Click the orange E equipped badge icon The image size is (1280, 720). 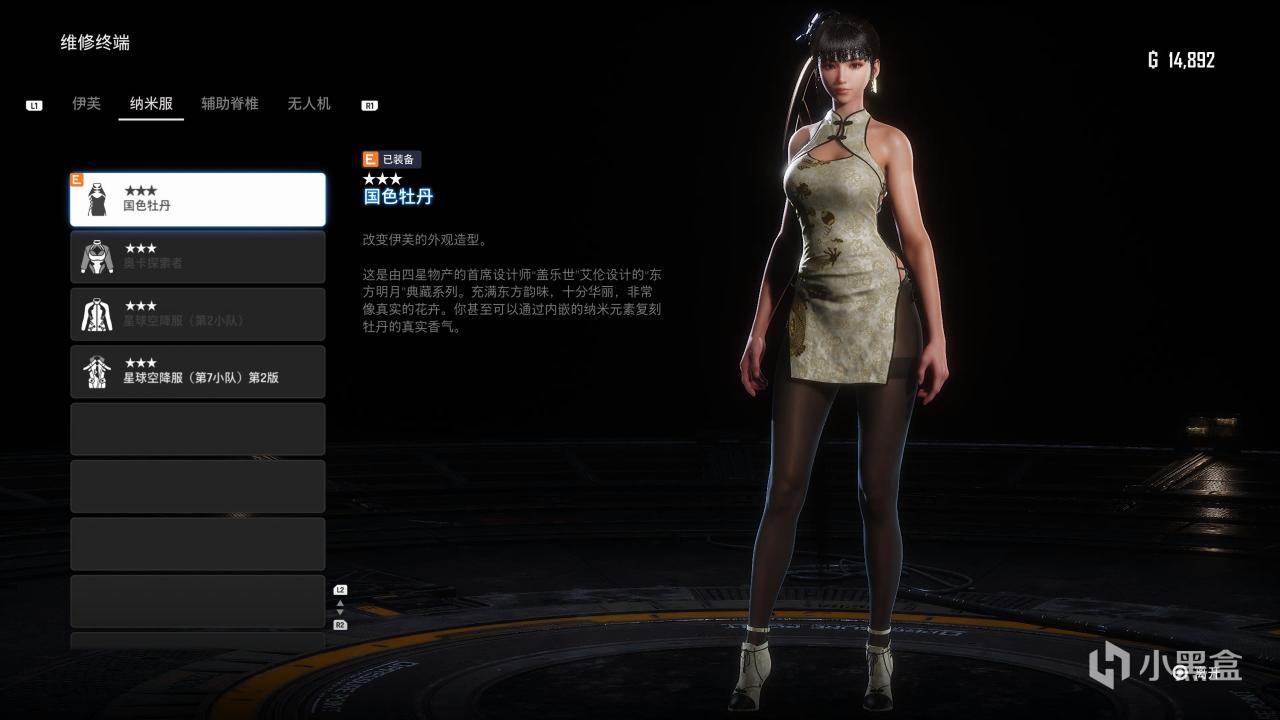pyautogui.click(x=369, y=158)
